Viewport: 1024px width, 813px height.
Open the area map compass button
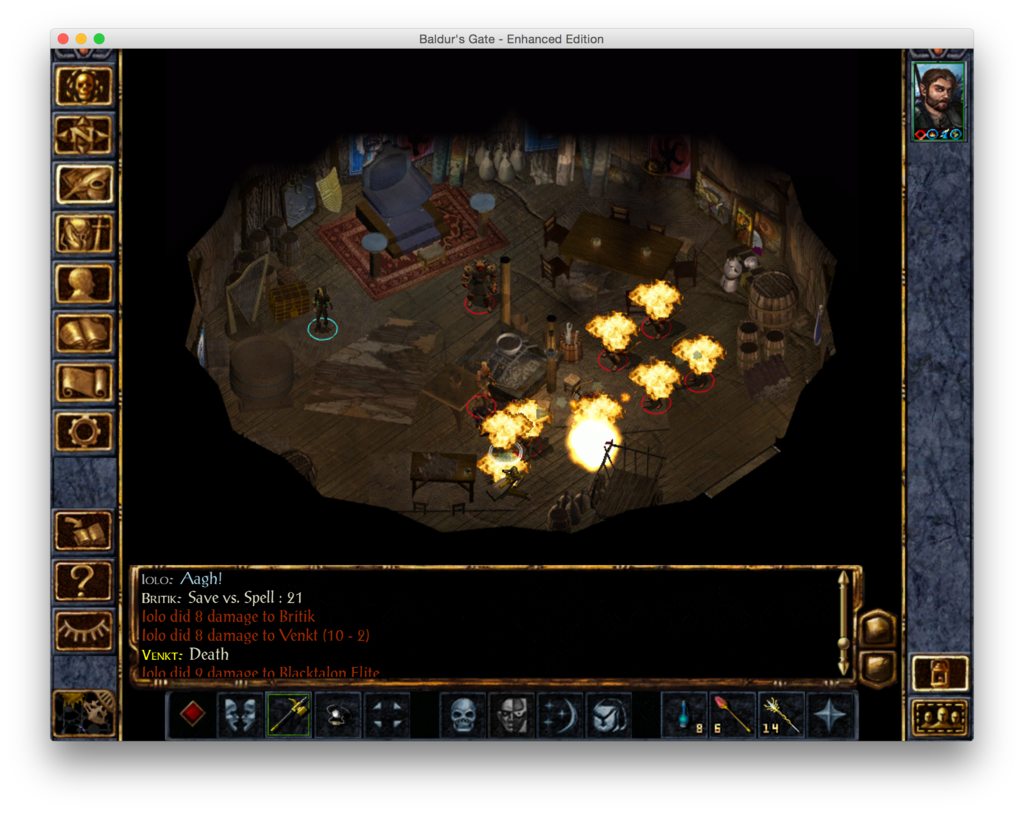tap(84, 135)
